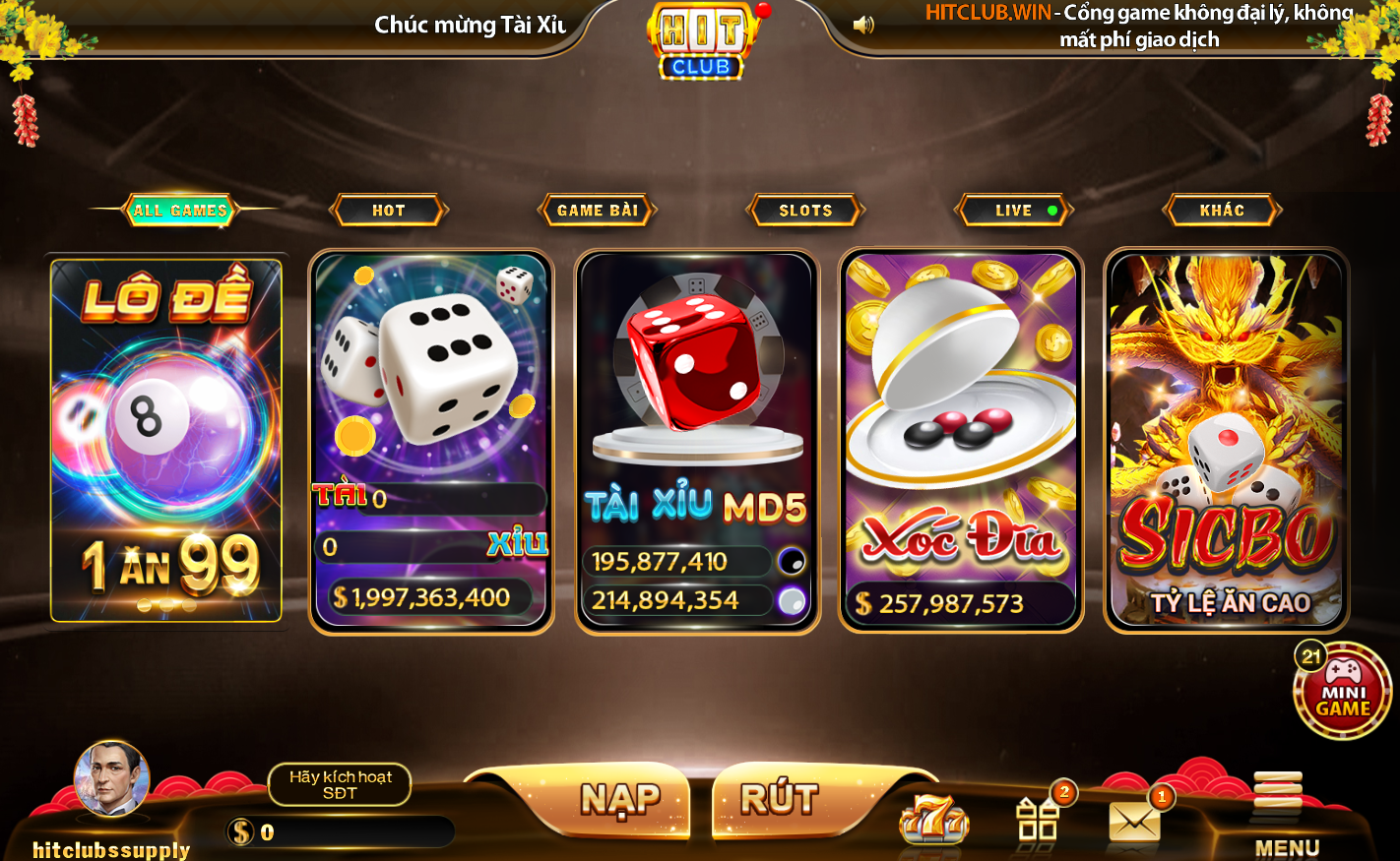Expand the KHÁC category
This screenshot has width=1400, height=861.
(1221, 209)
